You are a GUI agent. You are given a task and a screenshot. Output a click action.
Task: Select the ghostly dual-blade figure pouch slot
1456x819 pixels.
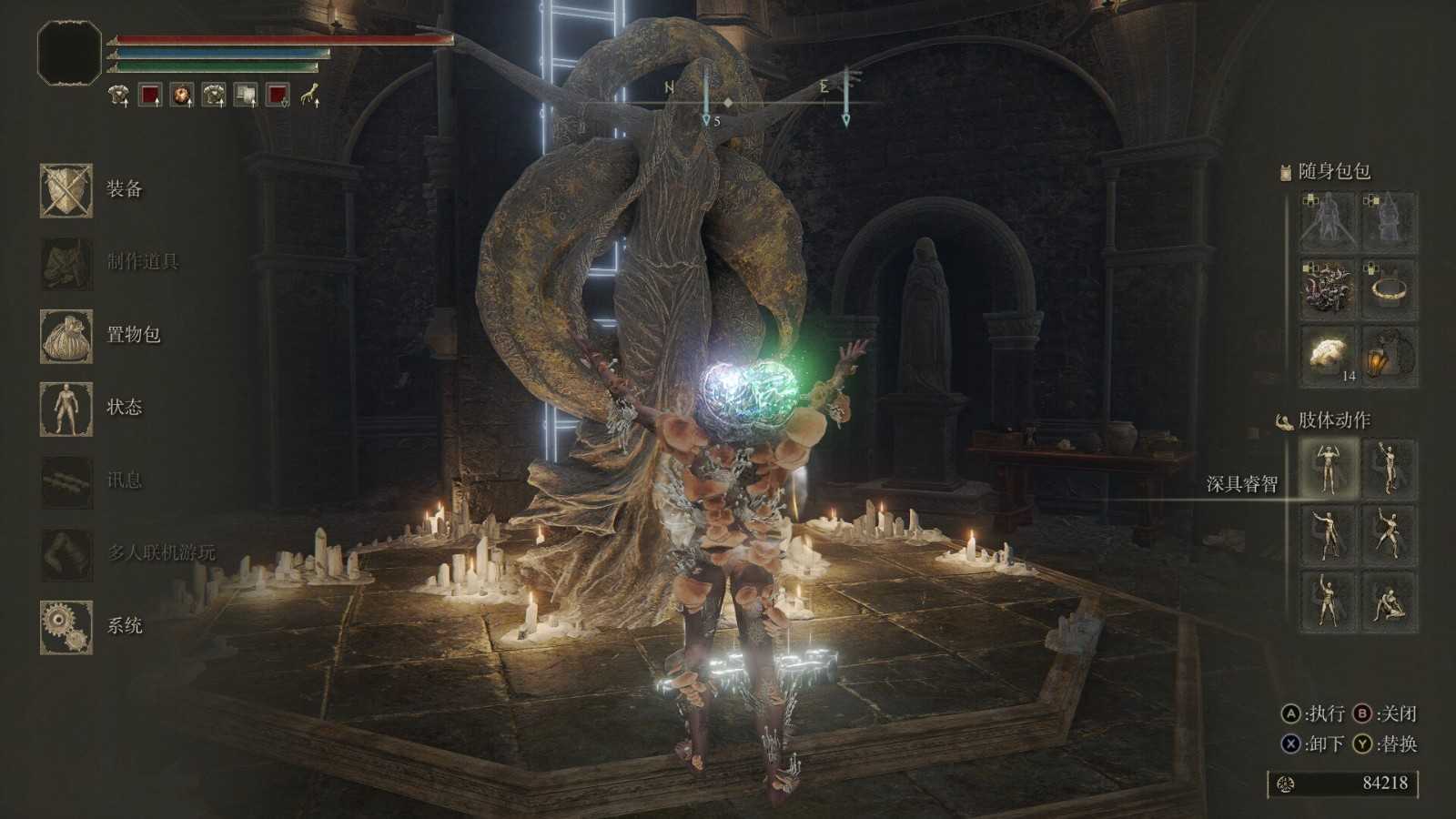pyautogui.click(x=1328, y=222)
